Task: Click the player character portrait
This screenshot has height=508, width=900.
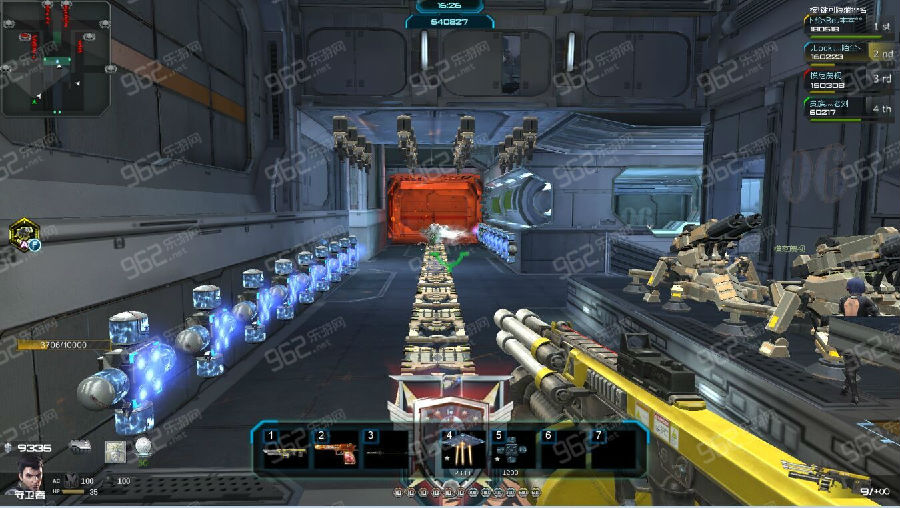Action: tap(32, 473)
